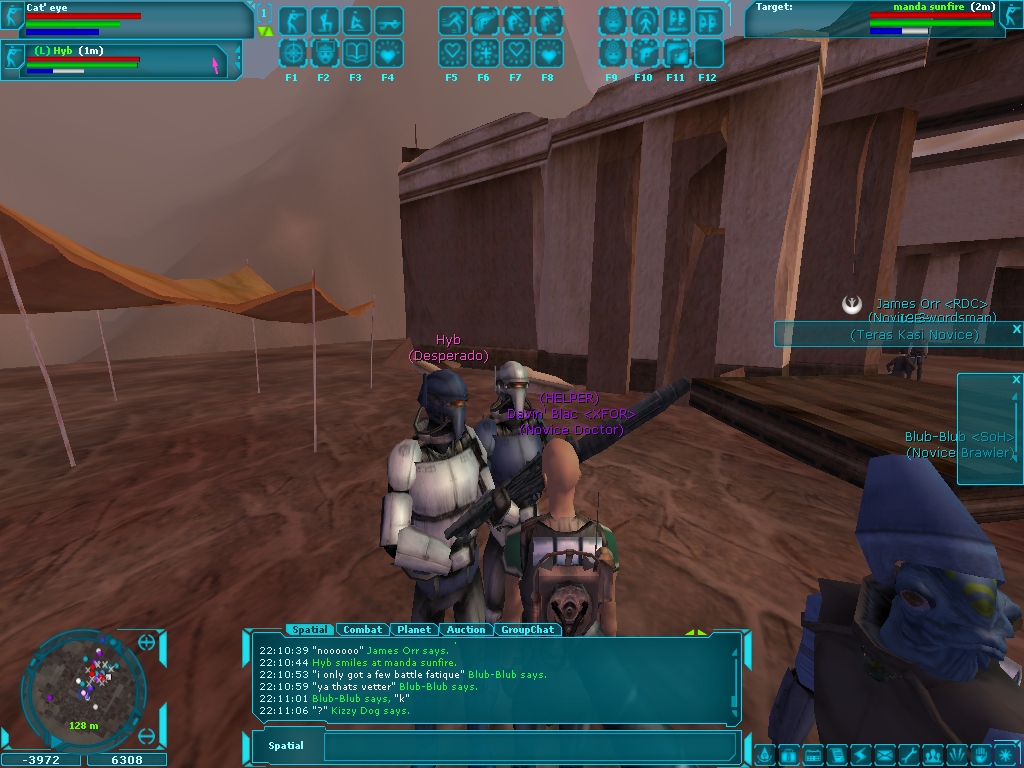The height and width of the screenshot is (768, 1024).
Task: Activate the open book ability on F3
Action: click(x=356, y=53)
